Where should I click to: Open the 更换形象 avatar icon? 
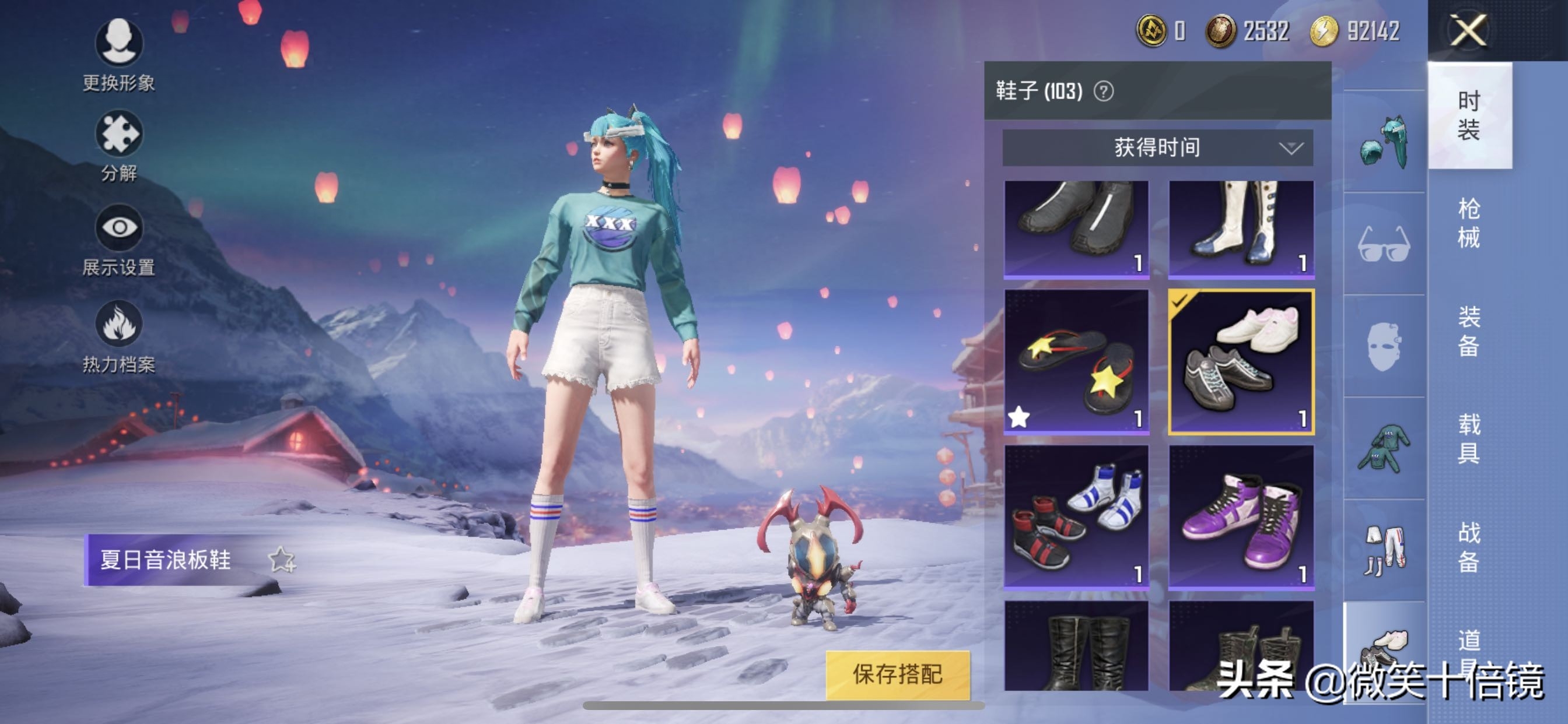121,44
